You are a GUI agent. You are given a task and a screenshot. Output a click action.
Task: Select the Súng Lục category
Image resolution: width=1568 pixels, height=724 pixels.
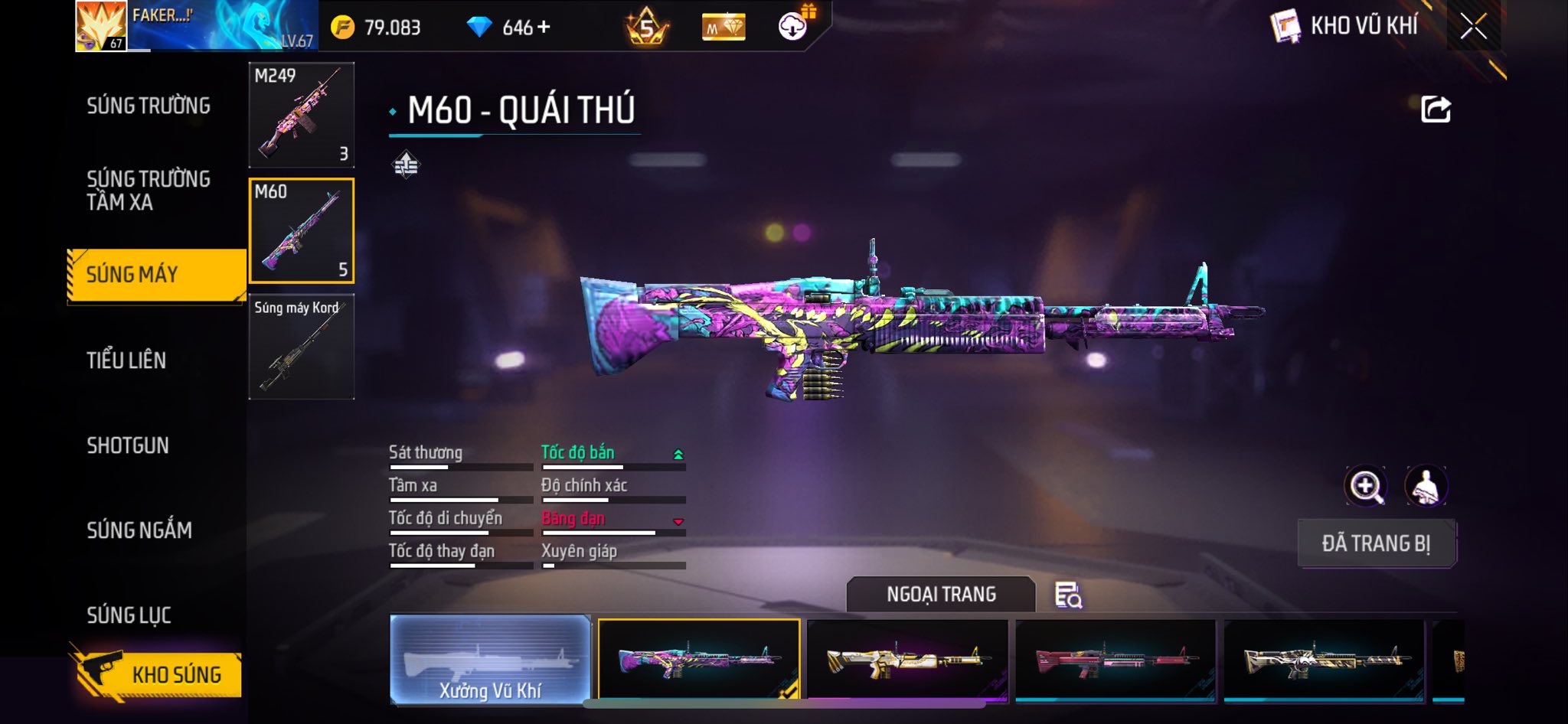[129, 615]
